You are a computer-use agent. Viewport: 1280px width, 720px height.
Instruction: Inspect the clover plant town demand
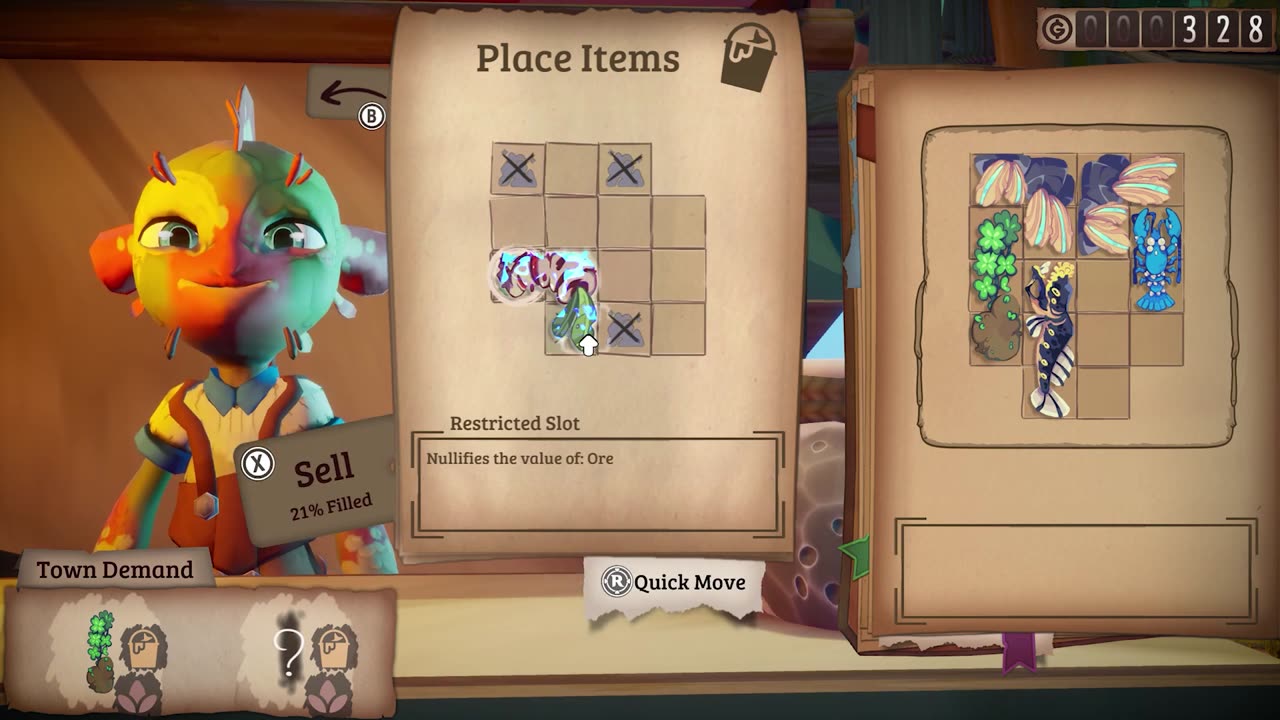[x=102, y=652]
